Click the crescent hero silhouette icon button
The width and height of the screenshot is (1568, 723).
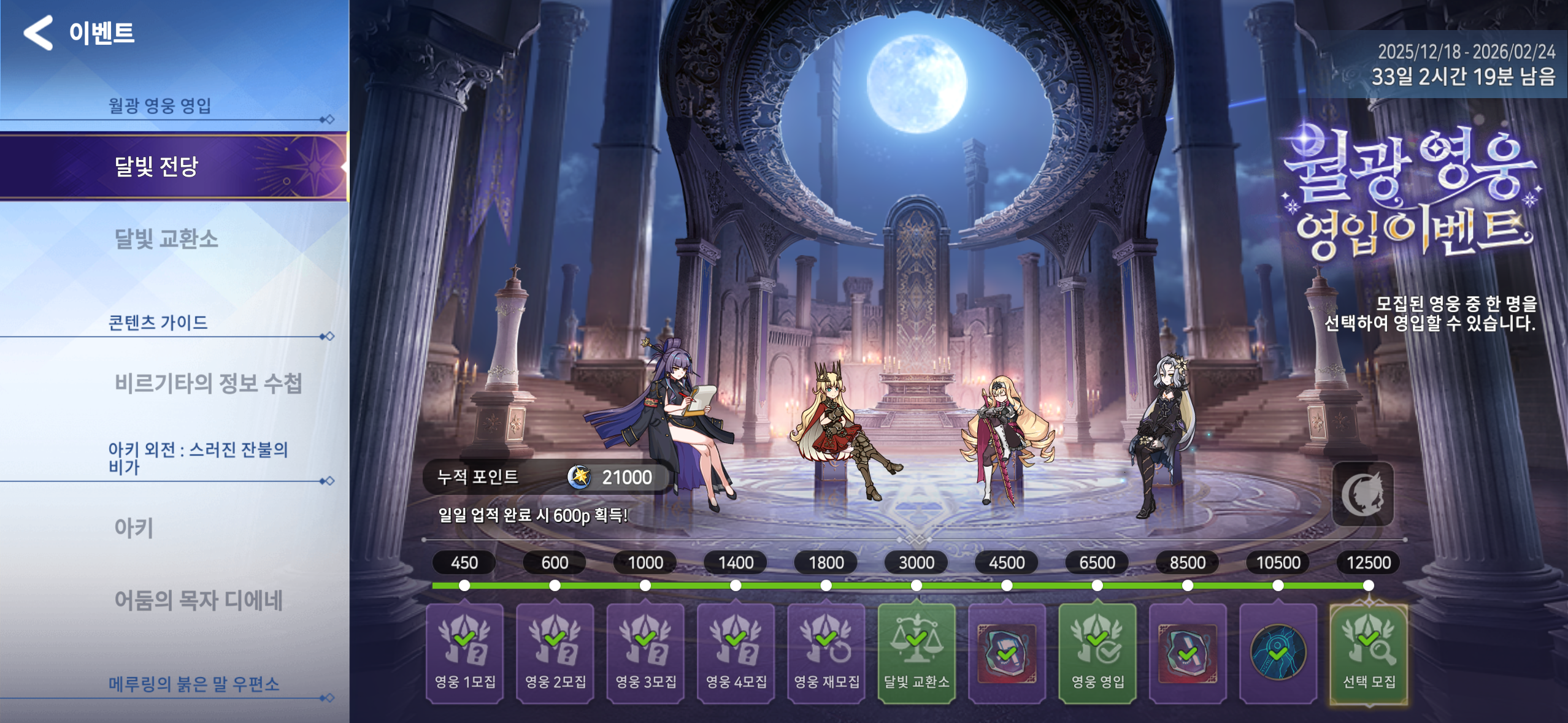pyautogui.click(x=1362, y=494)
